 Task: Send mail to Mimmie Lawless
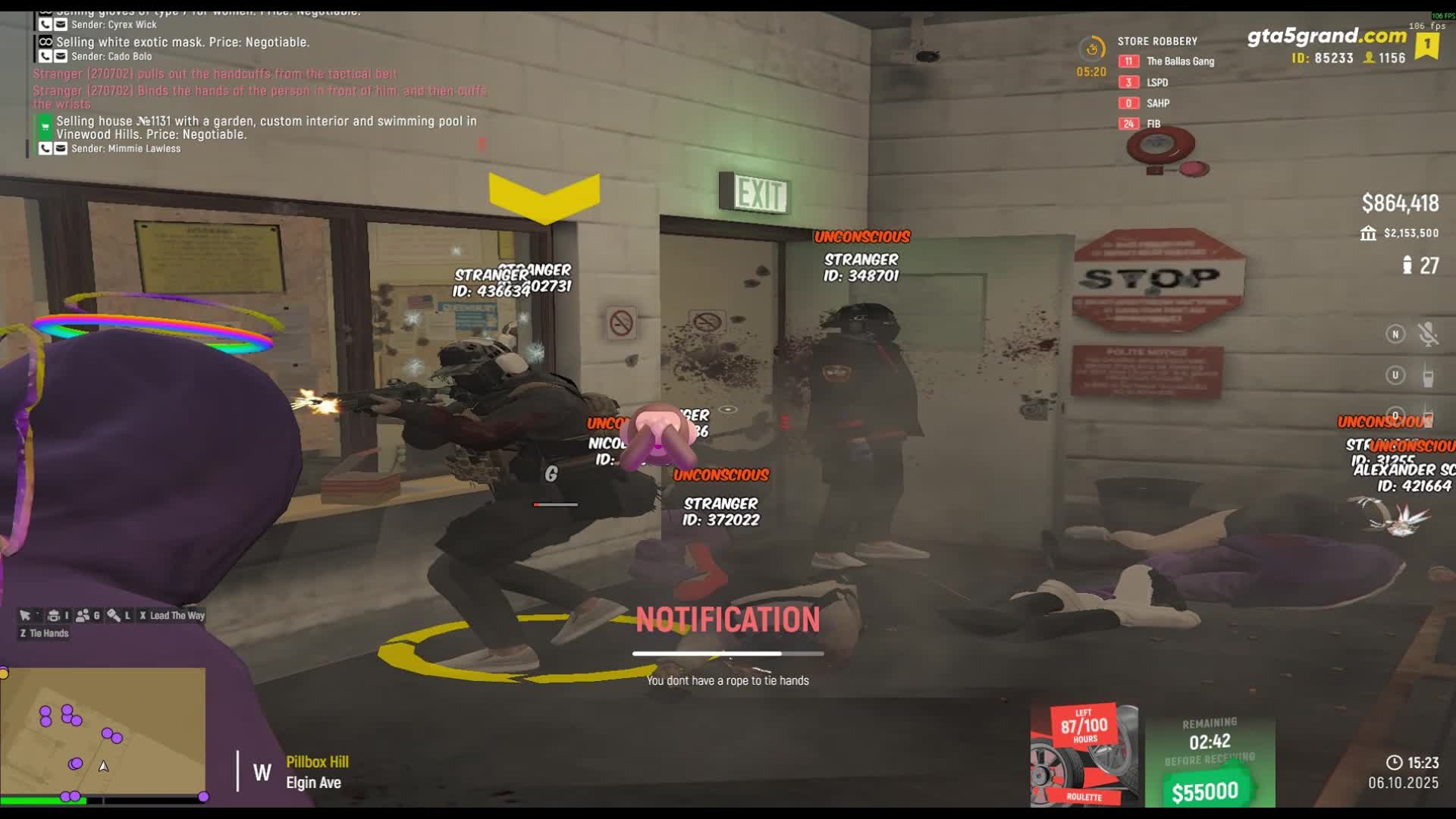click(61, 149)
